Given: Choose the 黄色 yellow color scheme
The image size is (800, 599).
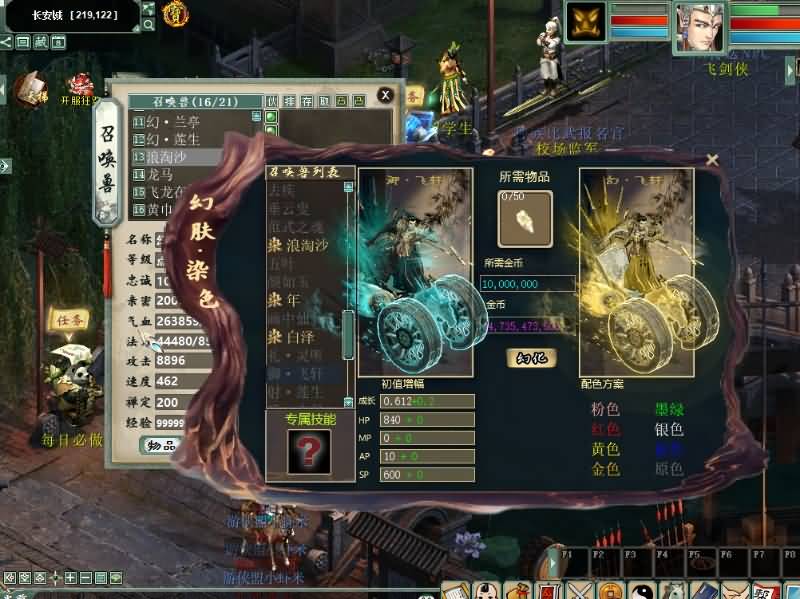Looking at the screenshot, I should [606, 450].
